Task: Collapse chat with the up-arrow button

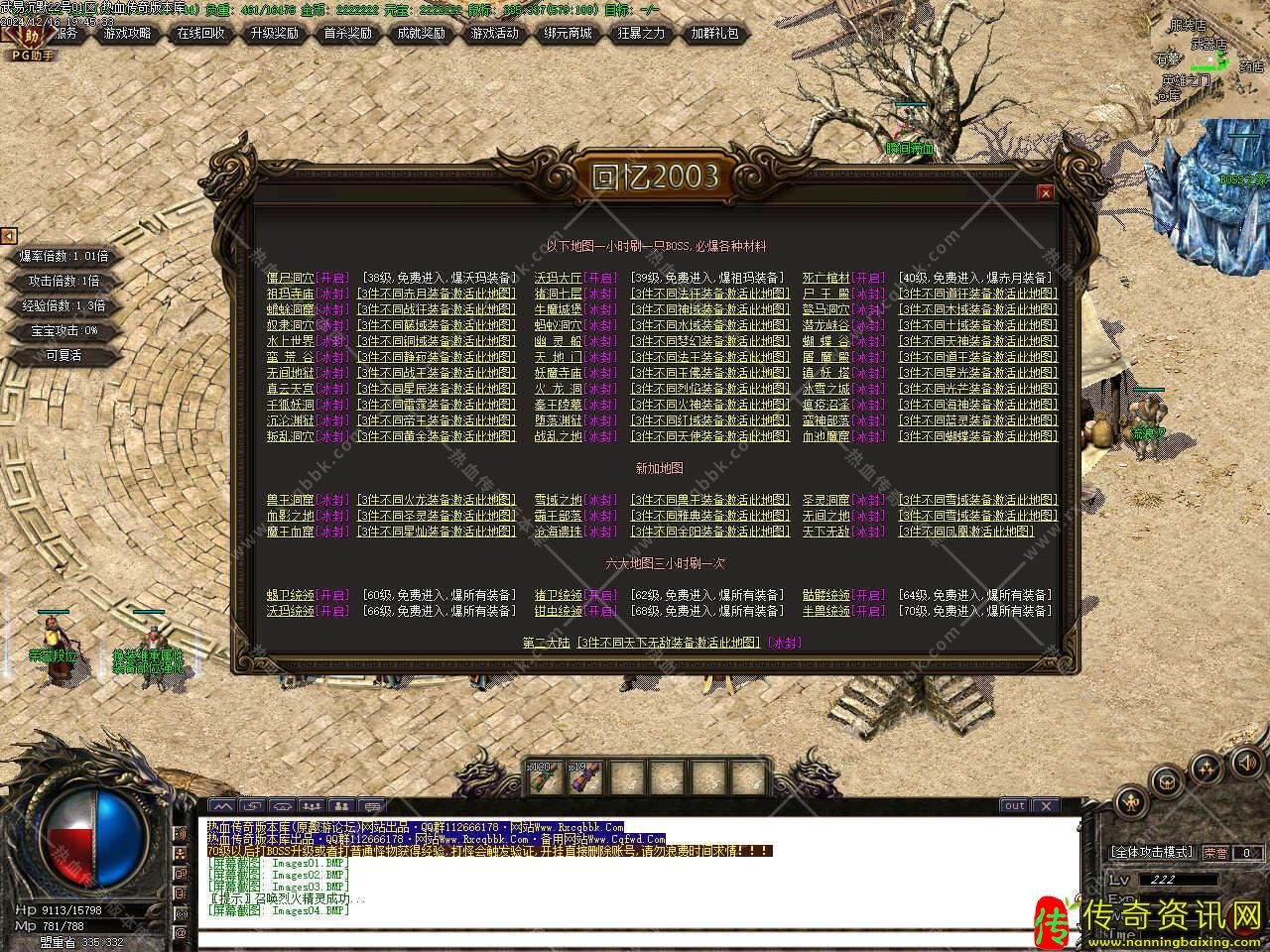Action: (223, 807)
